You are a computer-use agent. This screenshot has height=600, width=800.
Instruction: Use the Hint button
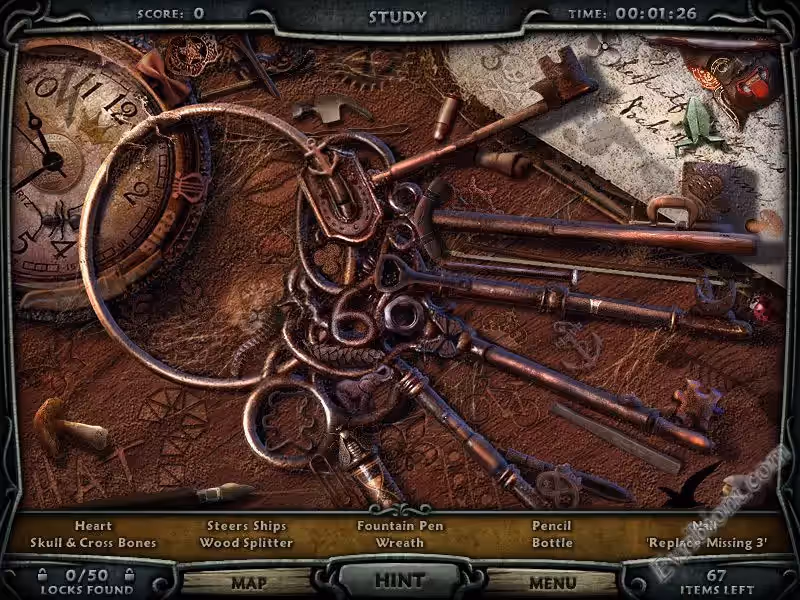pos(399,580)
